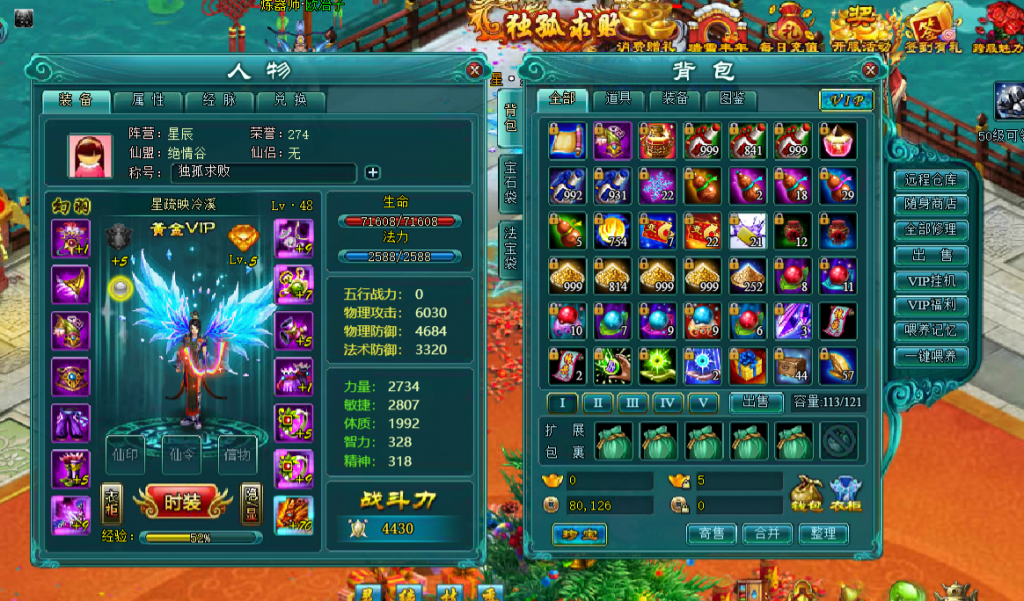Sort the bag with 整理 button

tap(823, 534)
